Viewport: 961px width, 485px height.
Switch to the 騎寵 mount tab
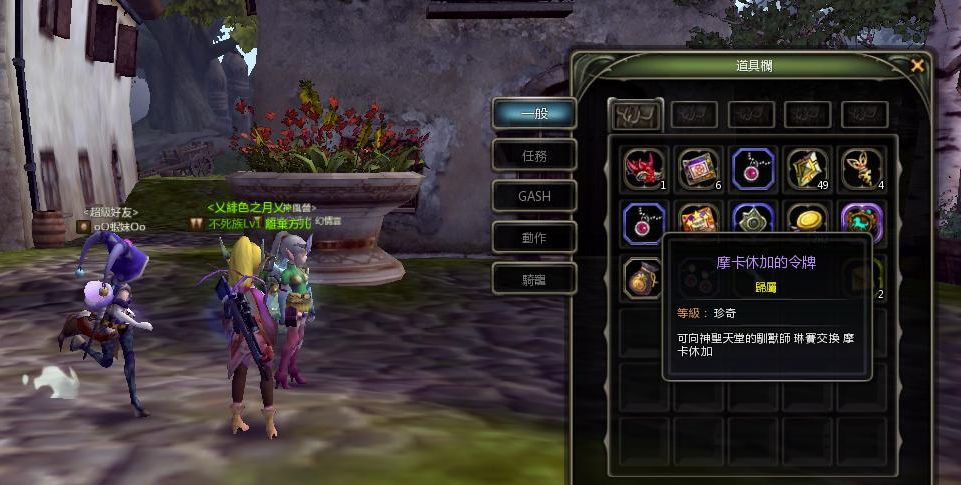click(535, 279)
